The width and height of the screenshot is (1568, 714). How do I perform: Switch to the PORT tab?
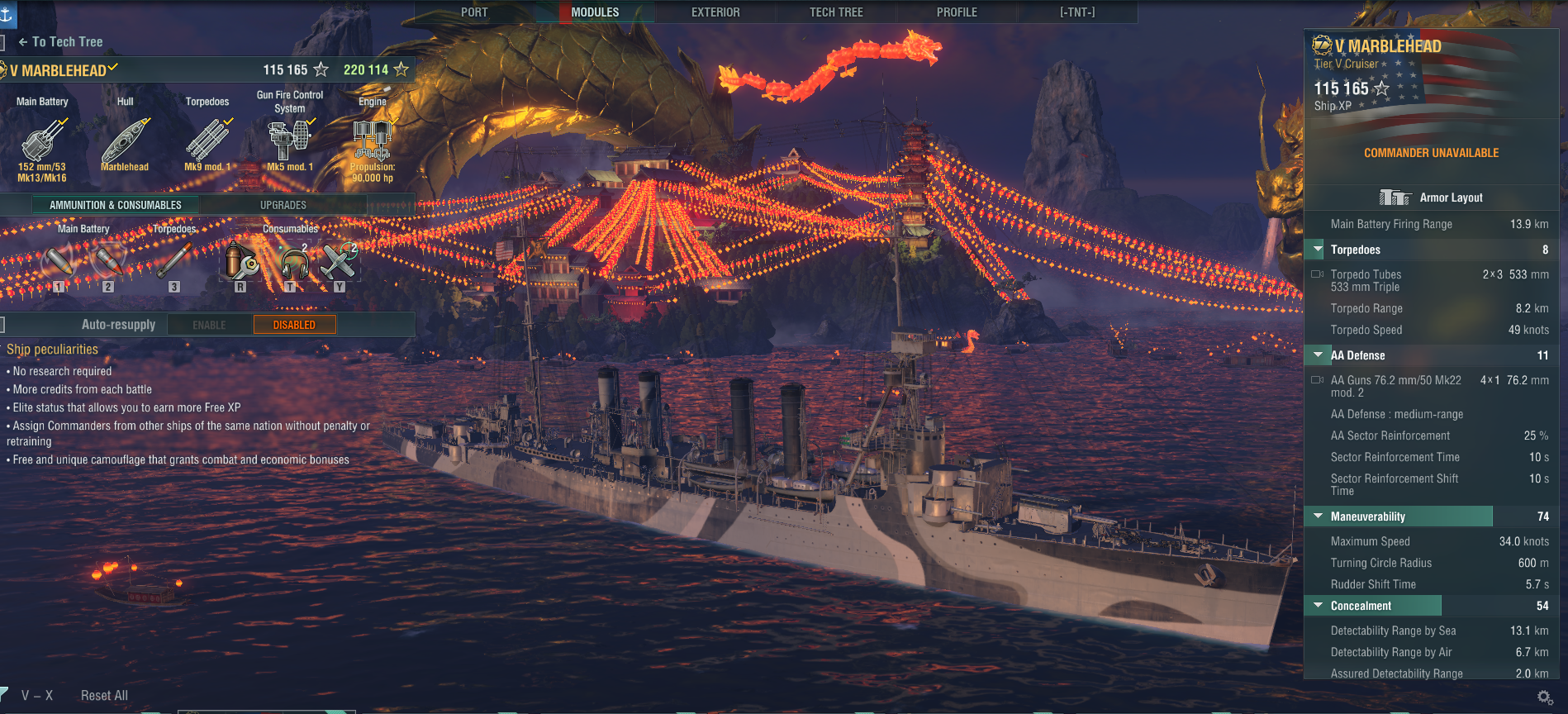(474, 12)
